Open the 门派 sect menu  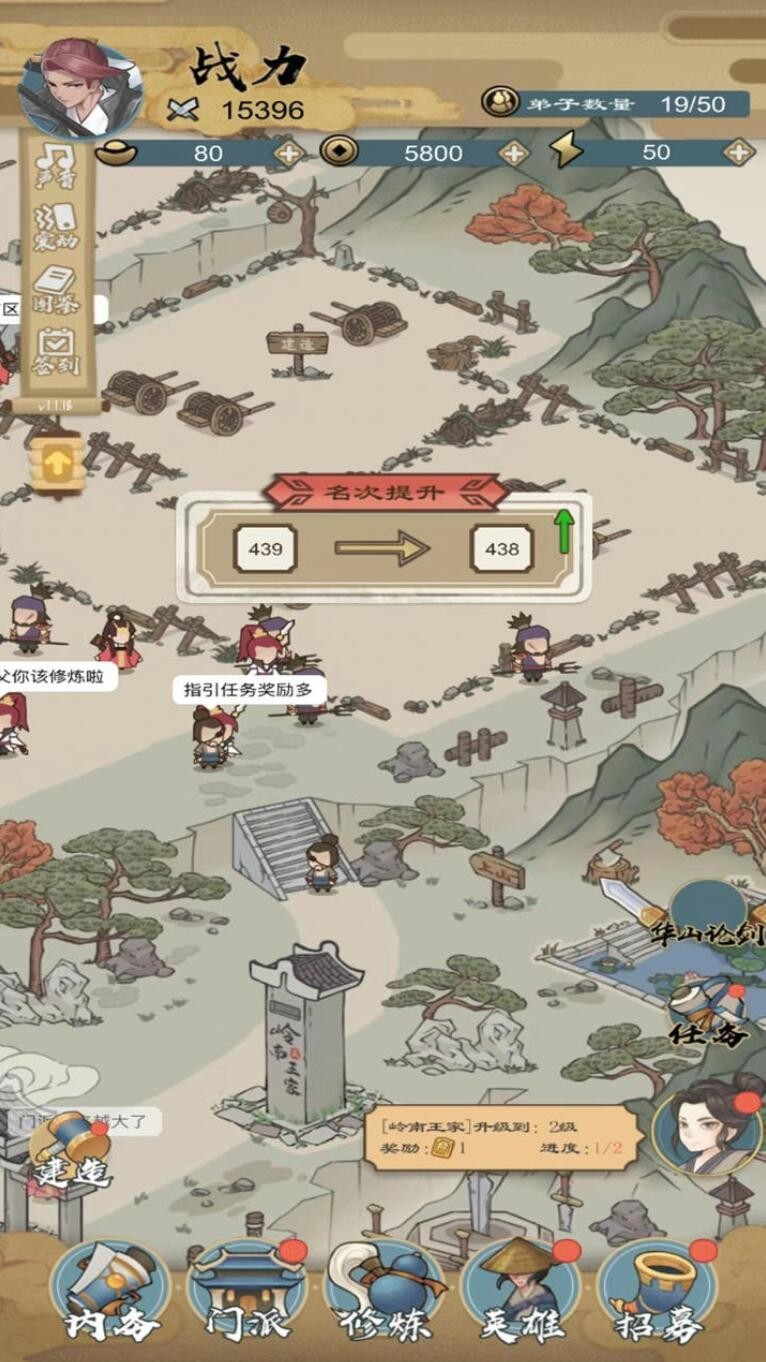coord(245,1290)
